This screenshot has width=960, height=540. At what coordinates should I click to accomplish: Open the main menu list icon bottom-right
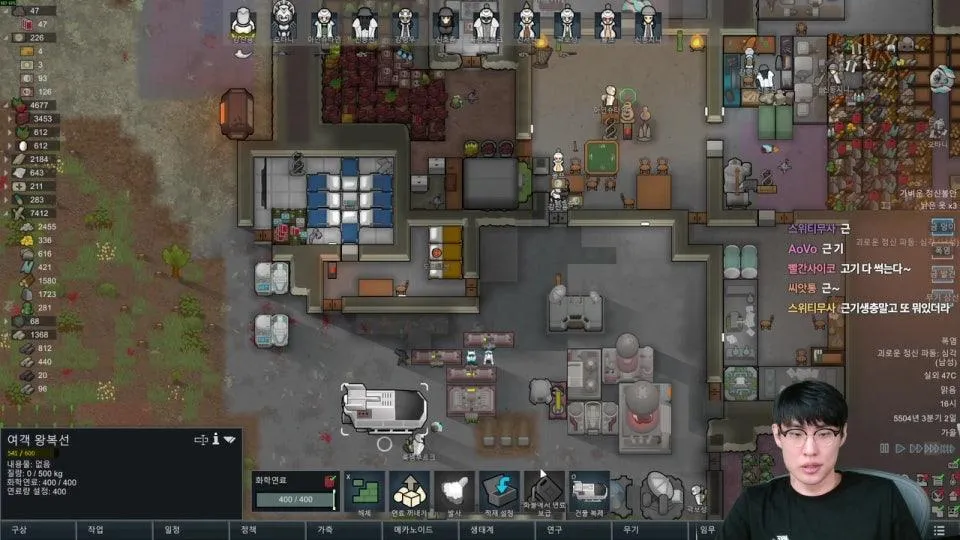click(938, 530)
